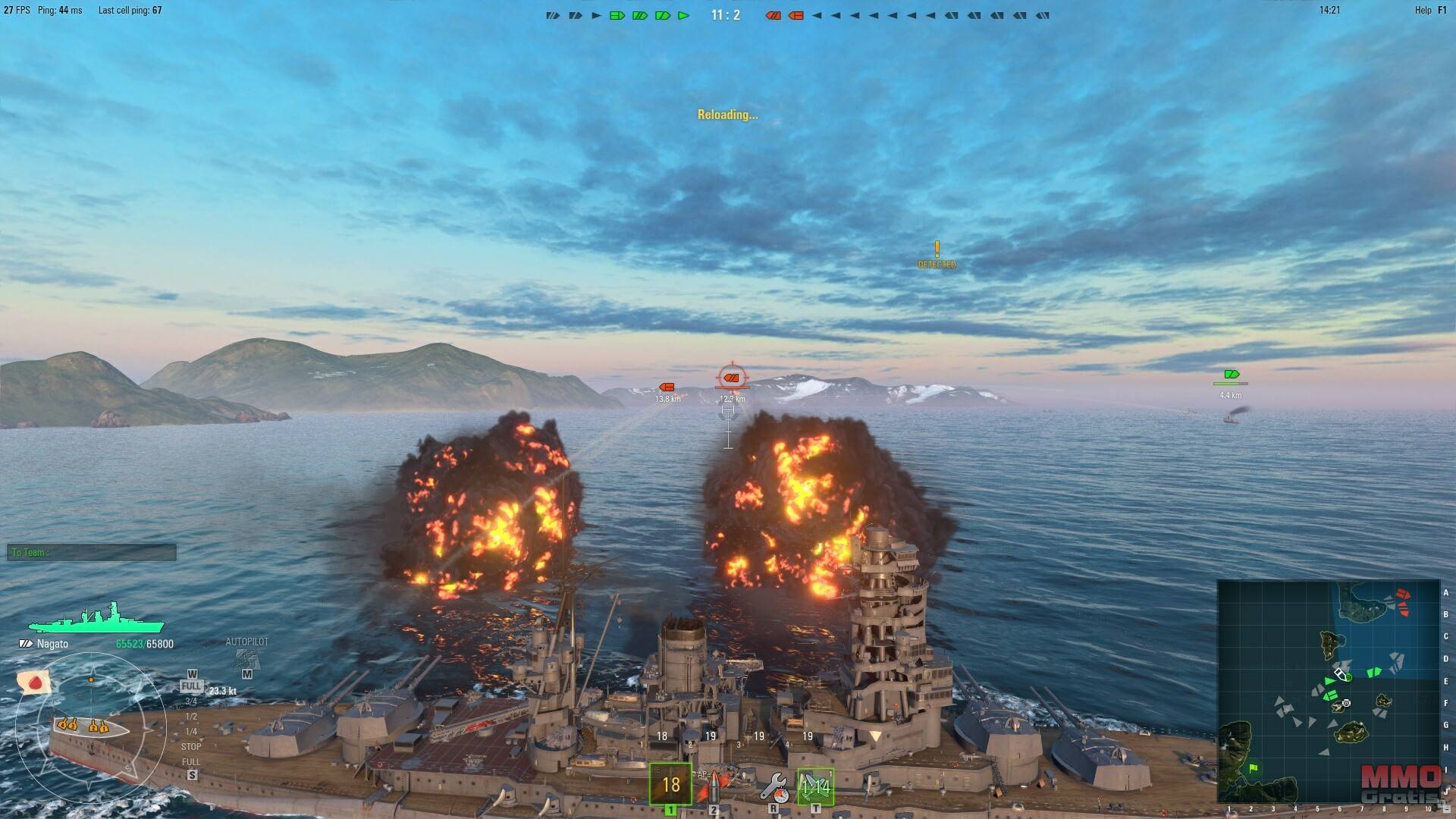Set engine telegraph to 1/2 speed

(x=191, y=717)
